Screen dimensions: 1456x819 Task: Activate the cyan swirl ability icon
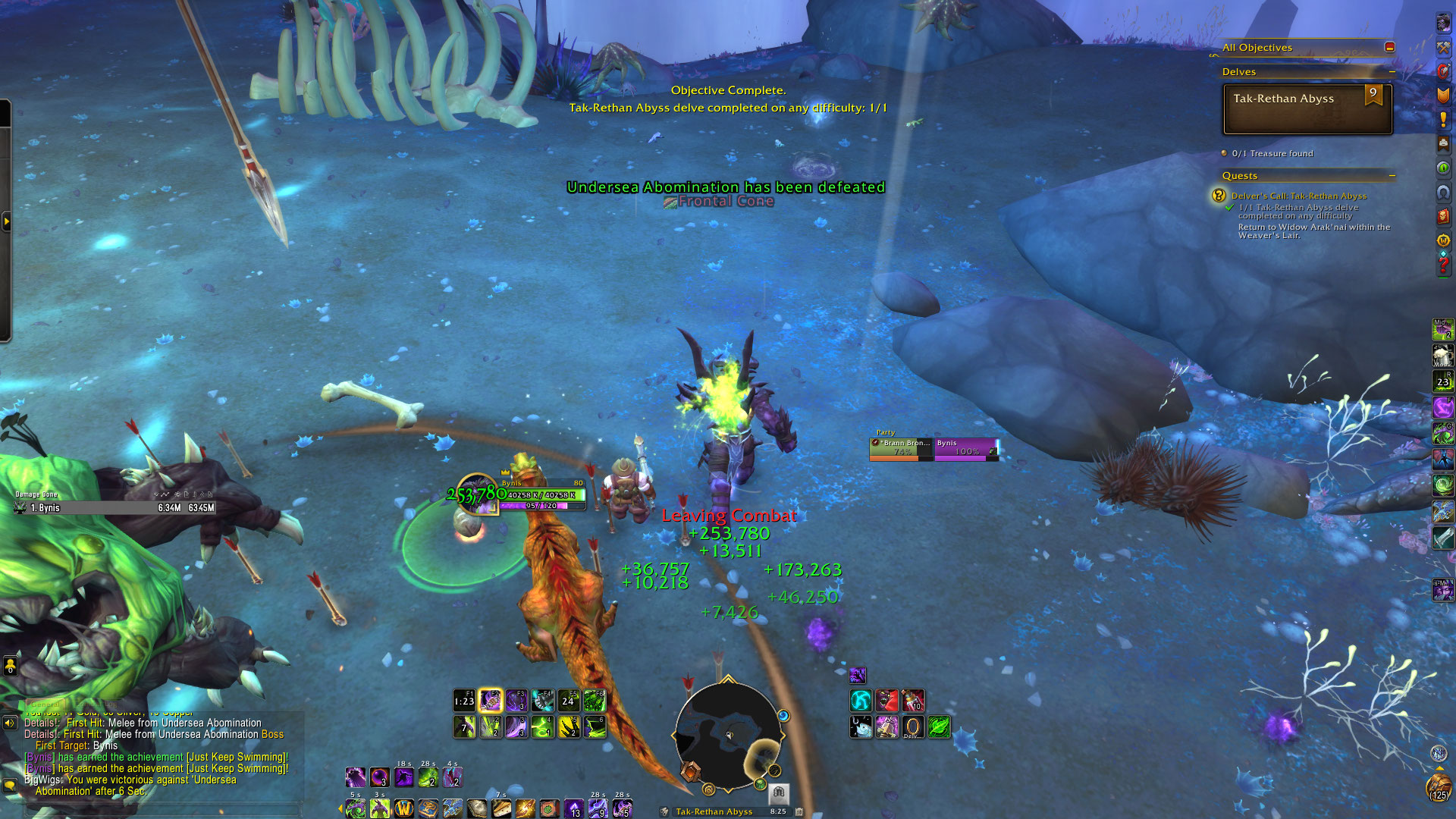pos(861,700)
